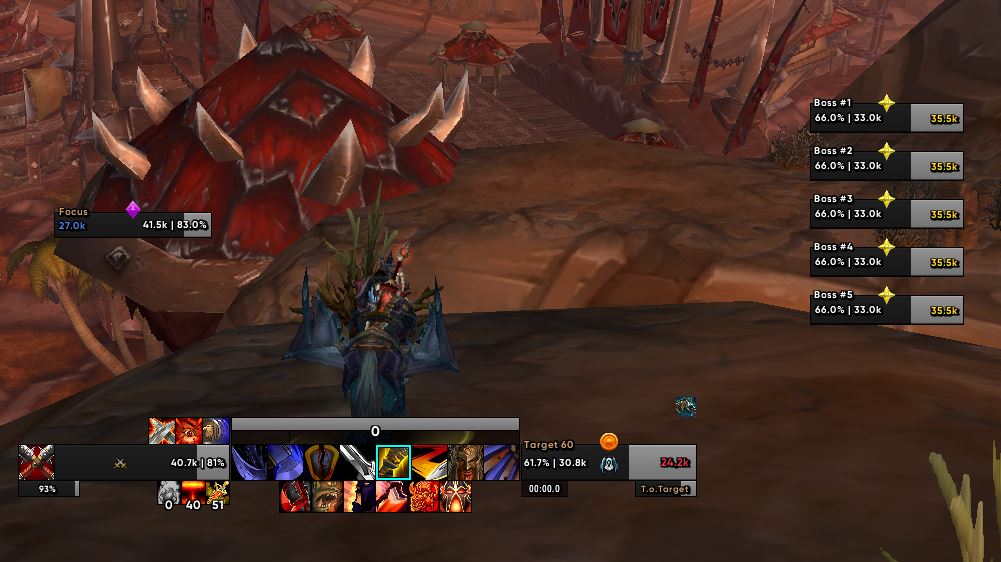Activate the white sword strike ability
Screen dimensions: 1001x562
click(x=357, y=463)
